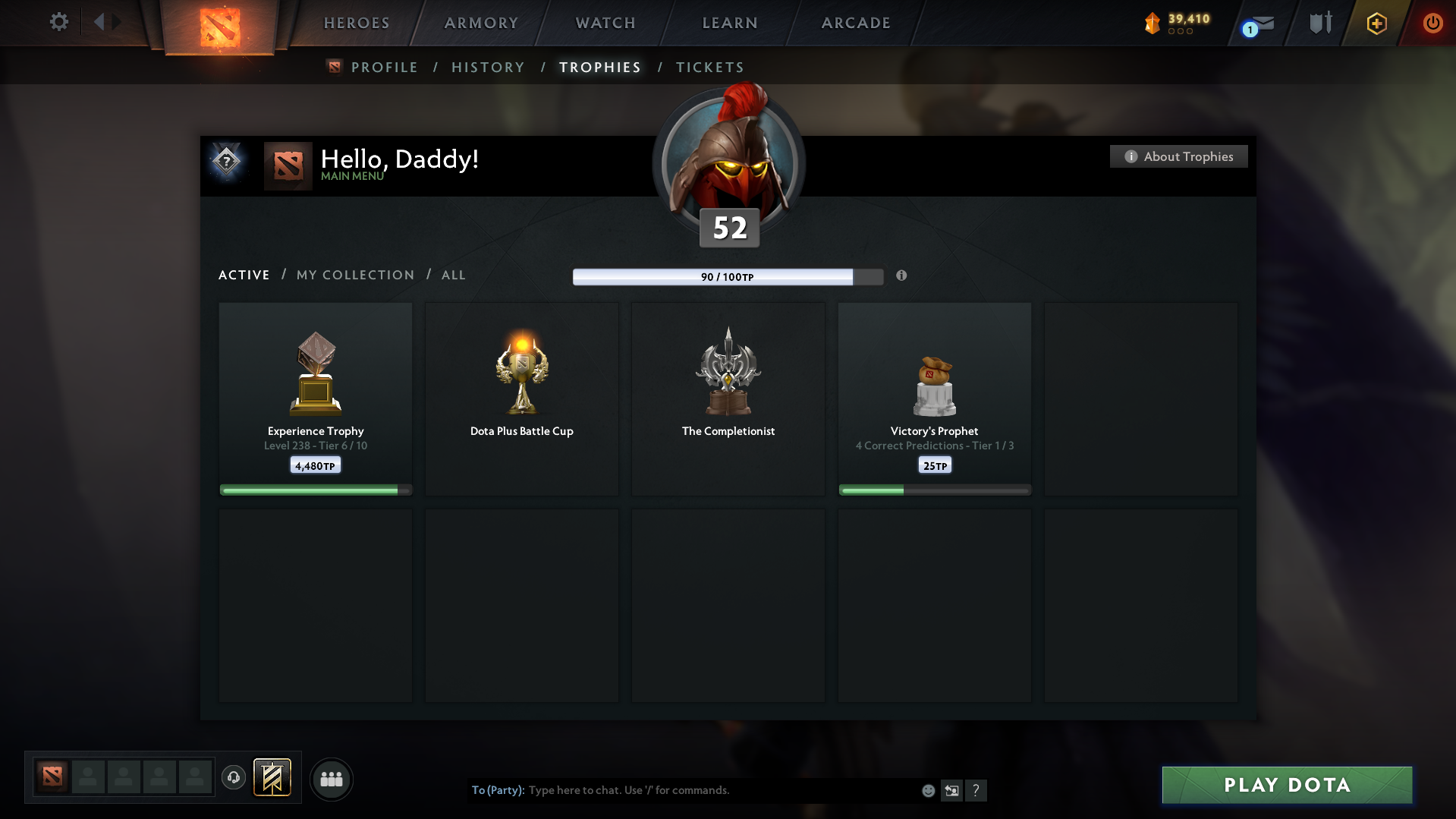Switch to the History tab
This screenshot has width=1456, height=819.
488,68
